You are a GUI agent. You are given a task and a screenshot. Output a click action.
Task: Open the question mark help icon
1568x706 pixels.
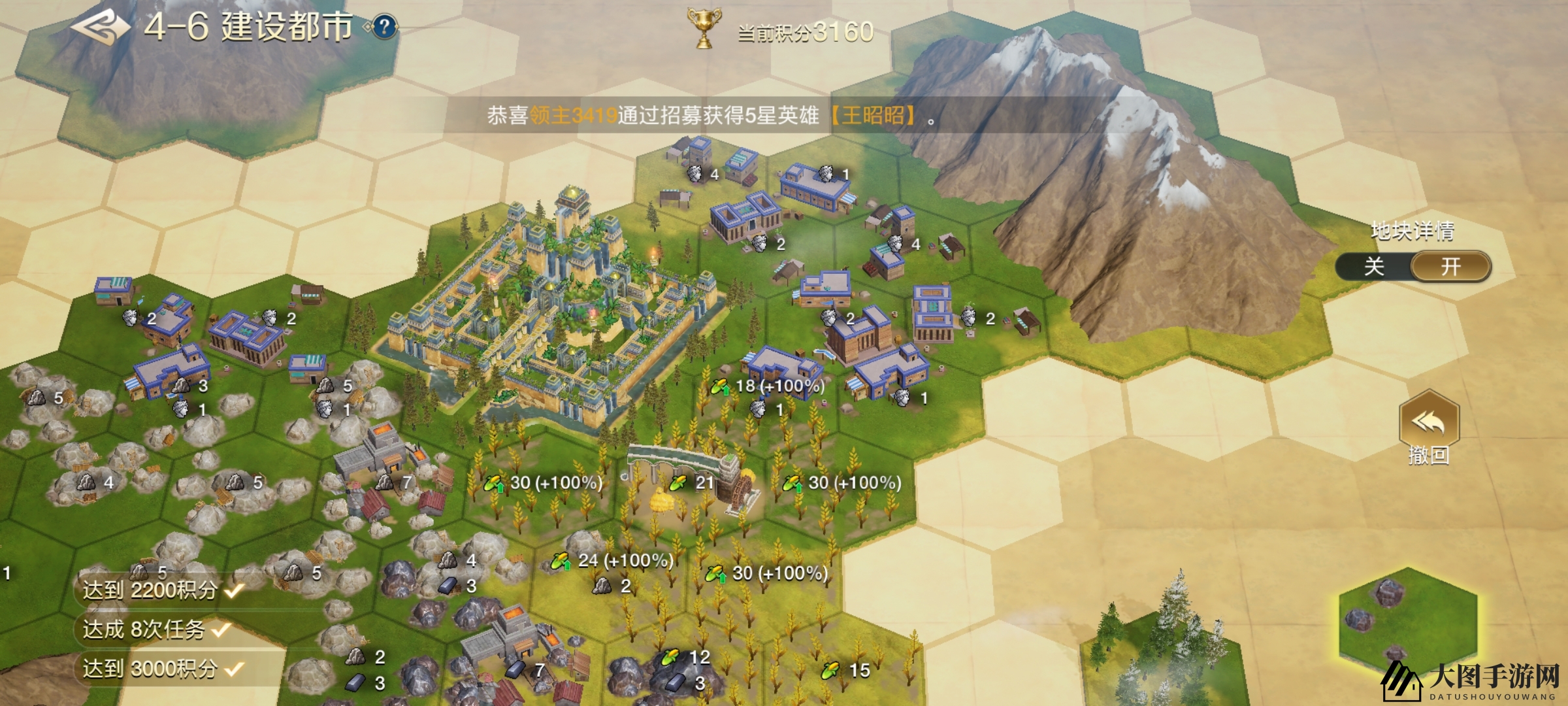coord(385,27)
